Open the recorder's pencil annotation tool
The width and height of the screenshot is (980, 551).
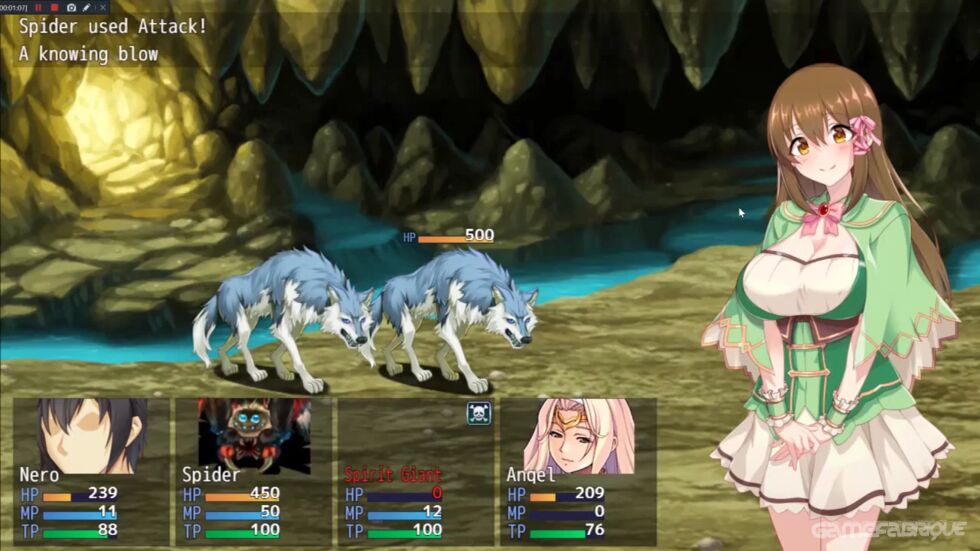click(x=86, y=7)
